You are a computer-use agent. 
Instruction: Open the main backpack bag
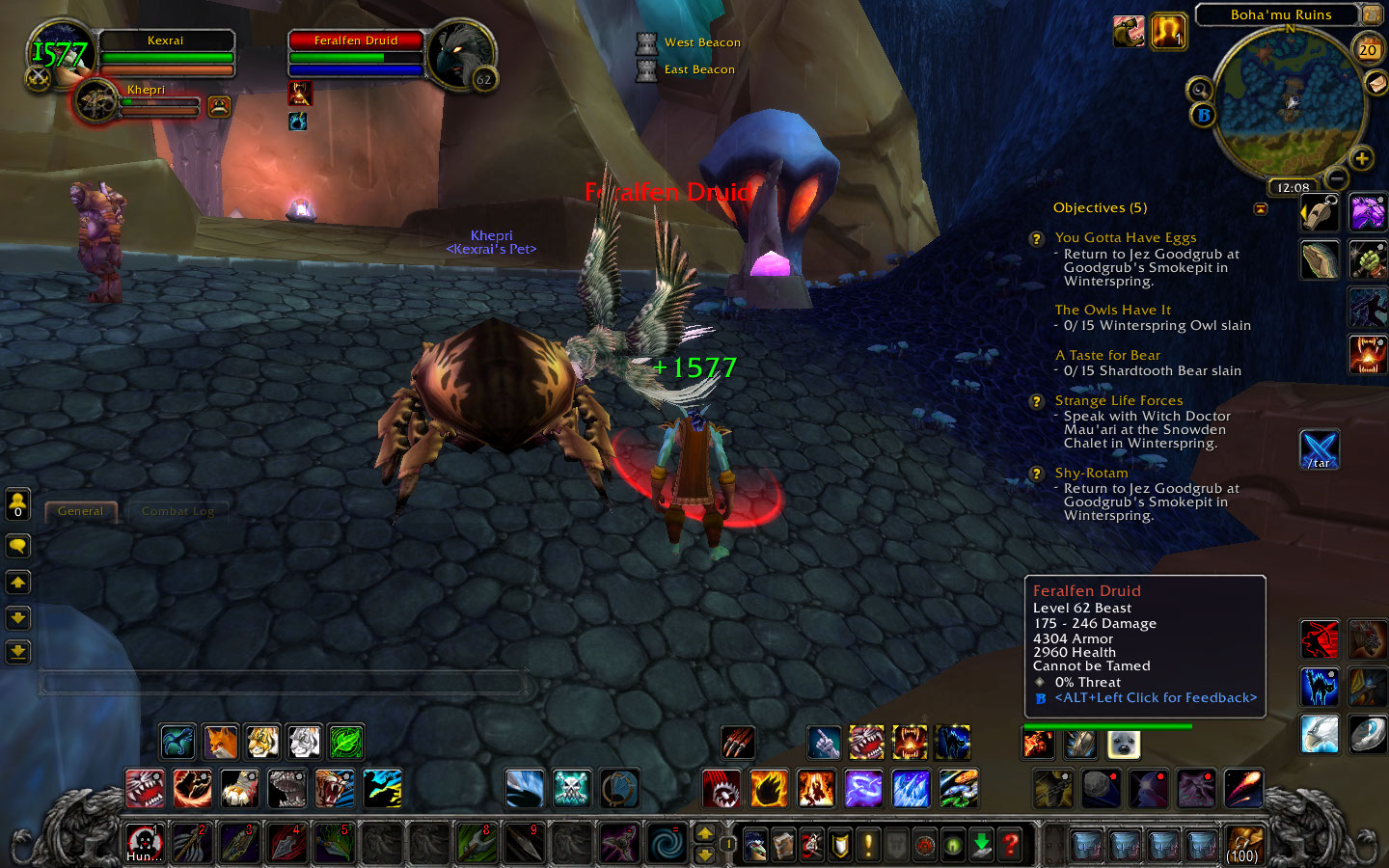point(1243,844)
